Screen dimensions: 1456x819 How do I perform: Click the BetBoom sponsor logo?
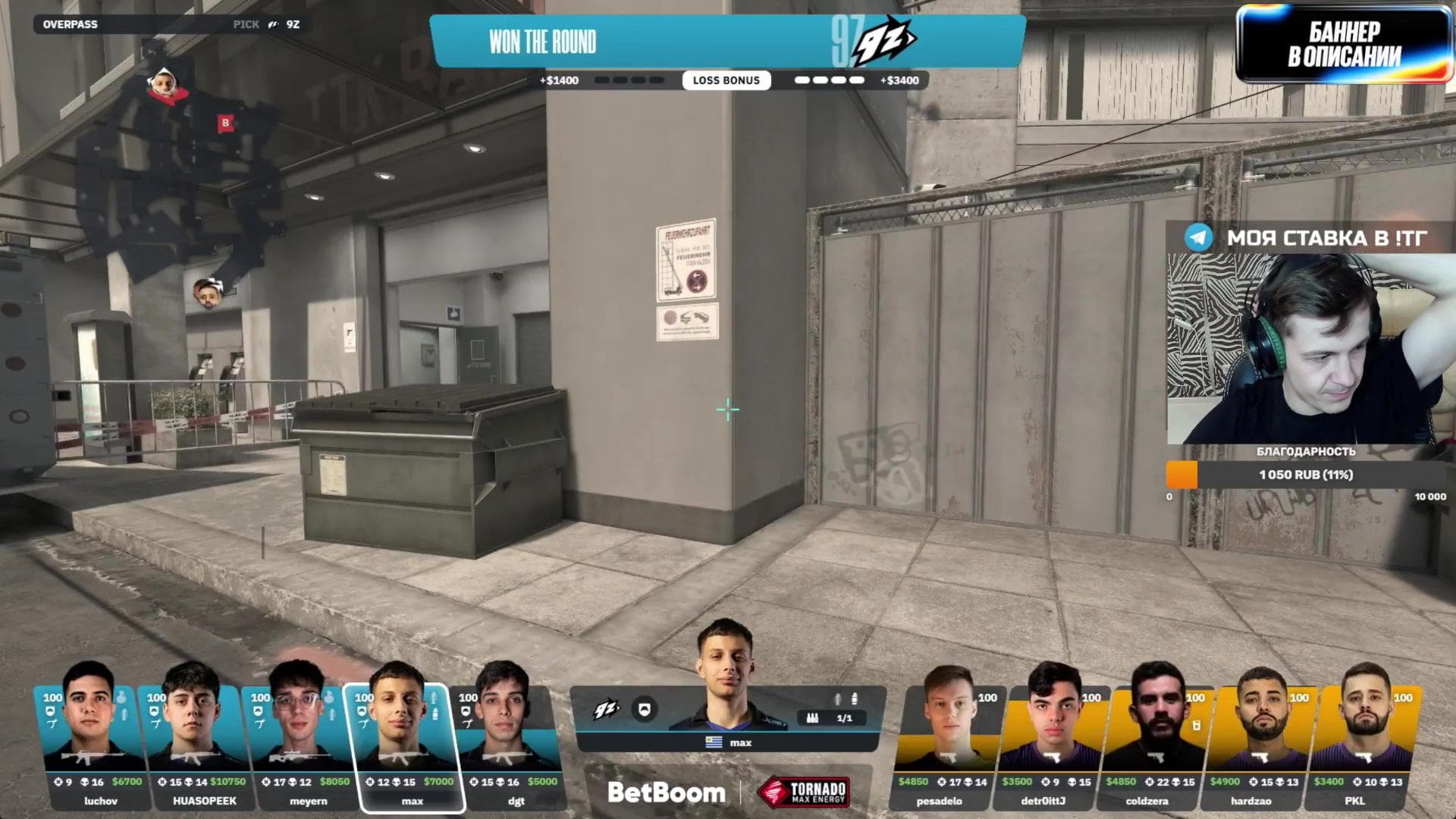point(666,792)
